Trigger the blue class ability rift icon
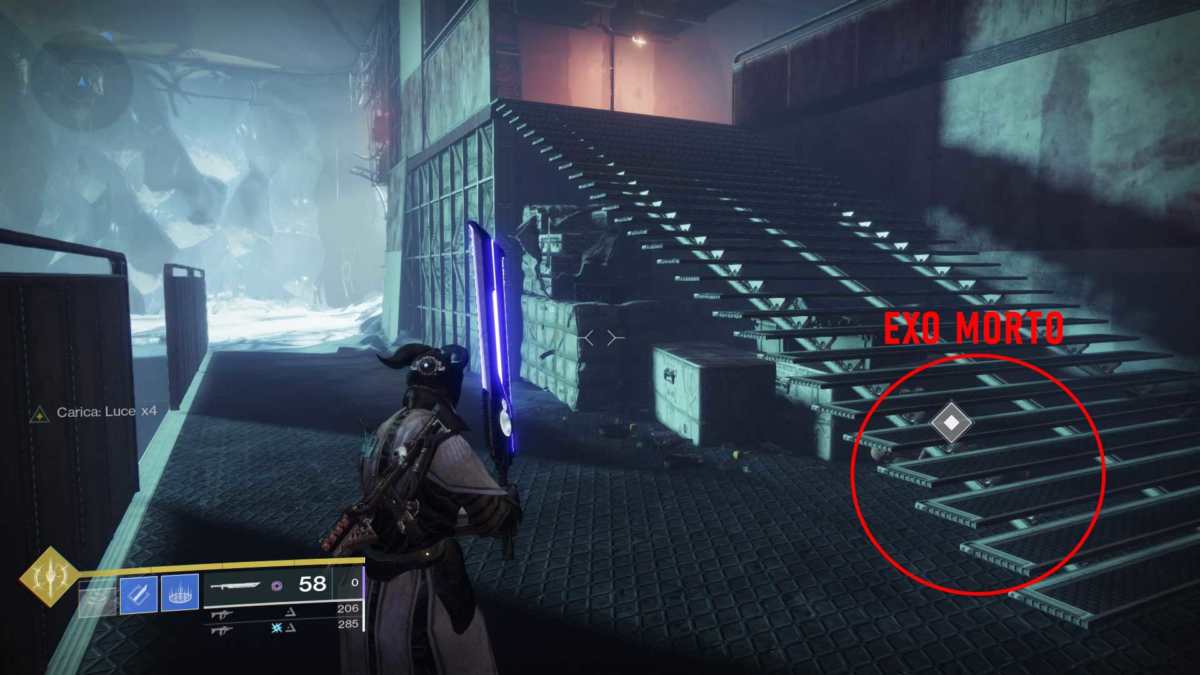Screen dimensions: 1200x675 click(180, 595)
